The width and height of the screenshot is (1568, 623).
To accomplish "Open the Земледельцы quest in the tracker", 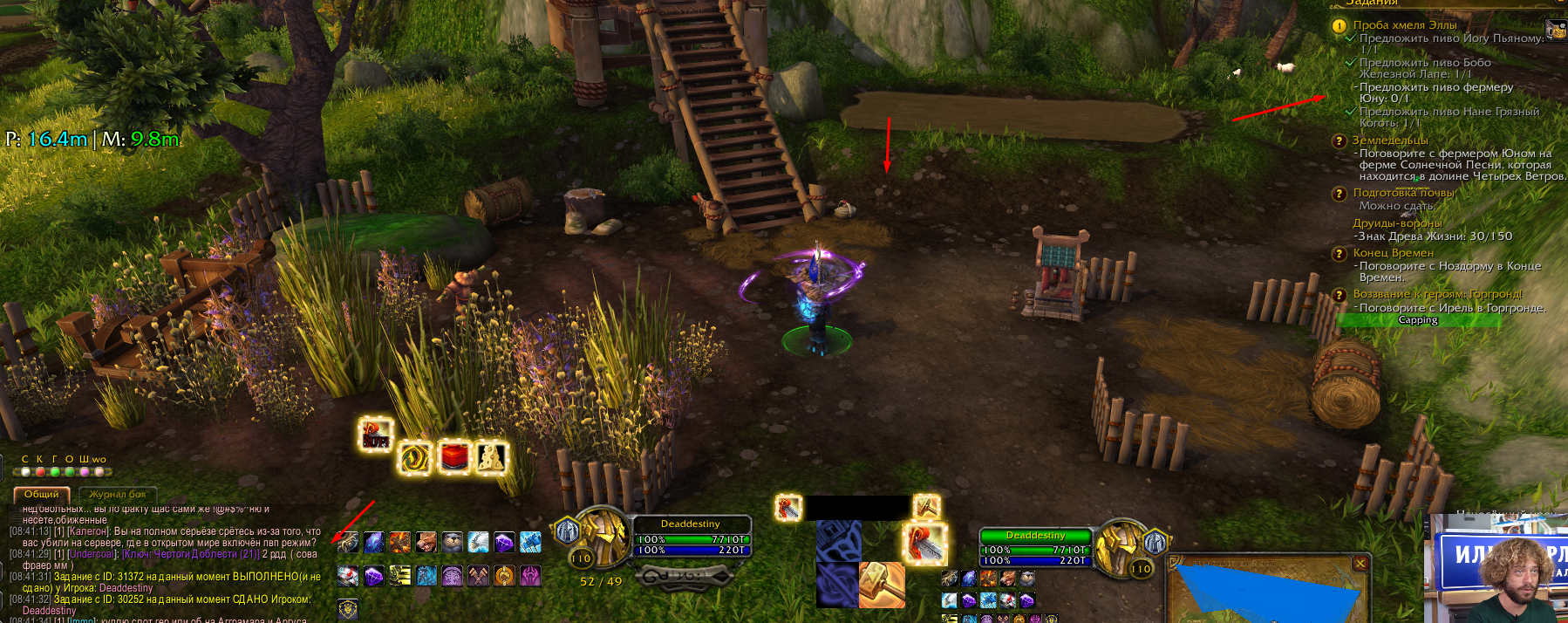I will (1390, 140).
